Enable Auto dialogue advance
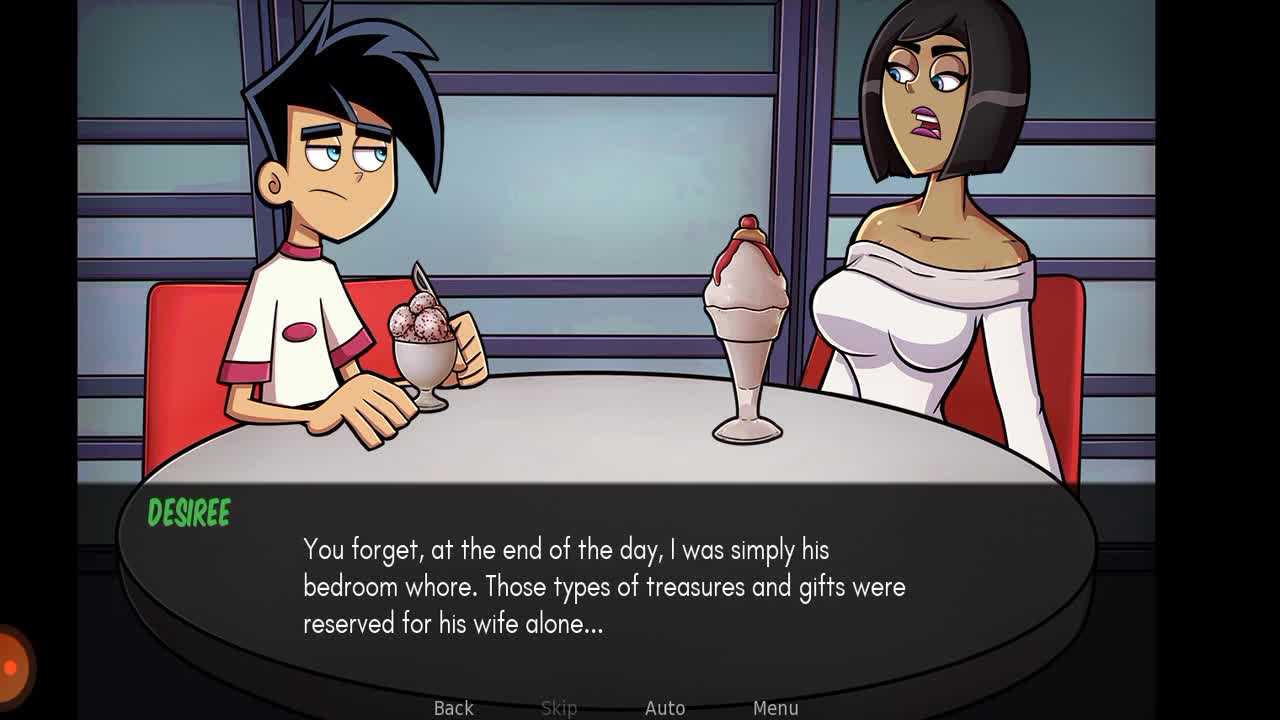This screenshot has height=720, width=1280. pos(665,707)
